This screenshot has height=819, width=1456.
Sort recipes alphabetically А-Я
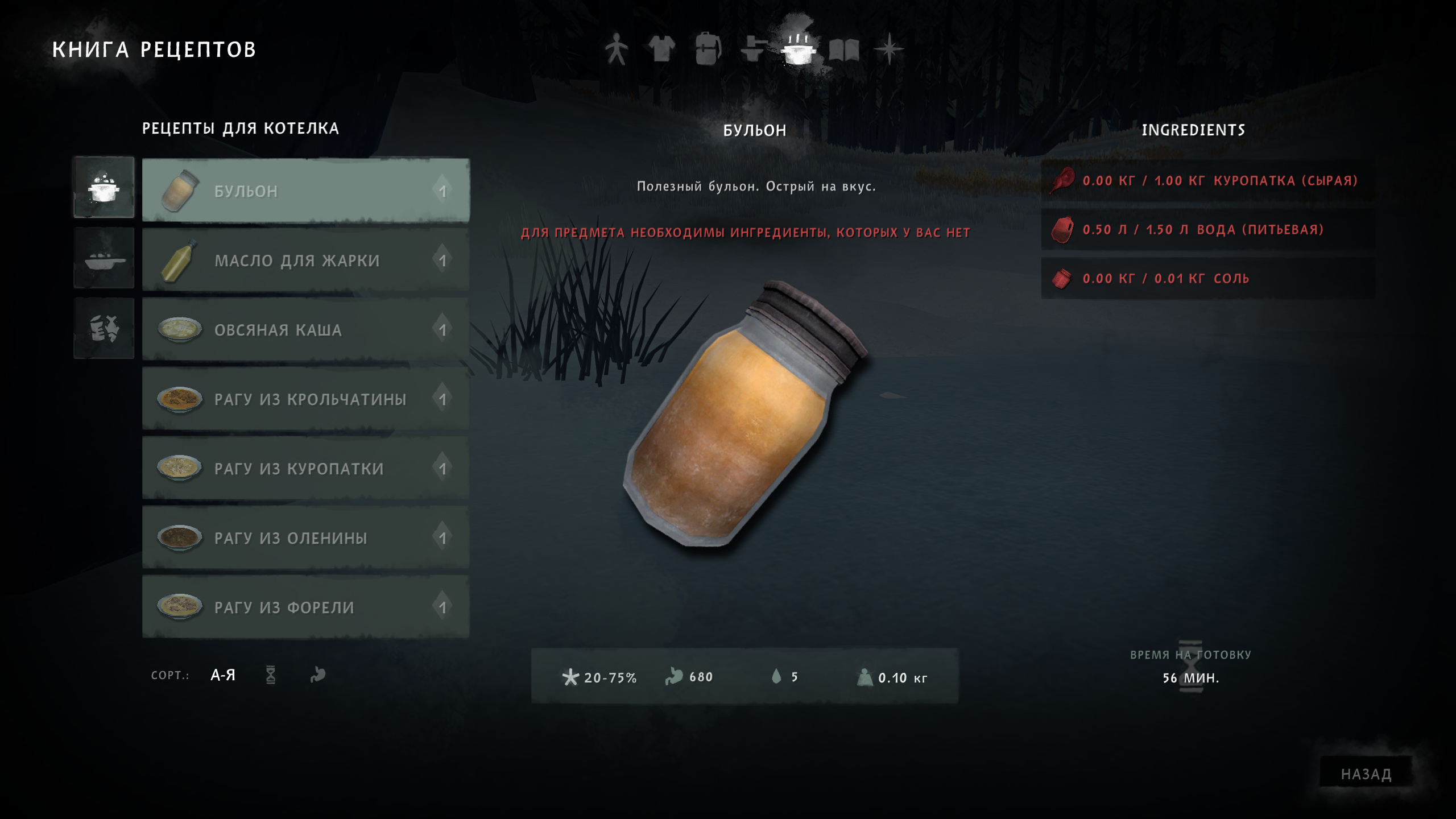[x=223, y=675]
